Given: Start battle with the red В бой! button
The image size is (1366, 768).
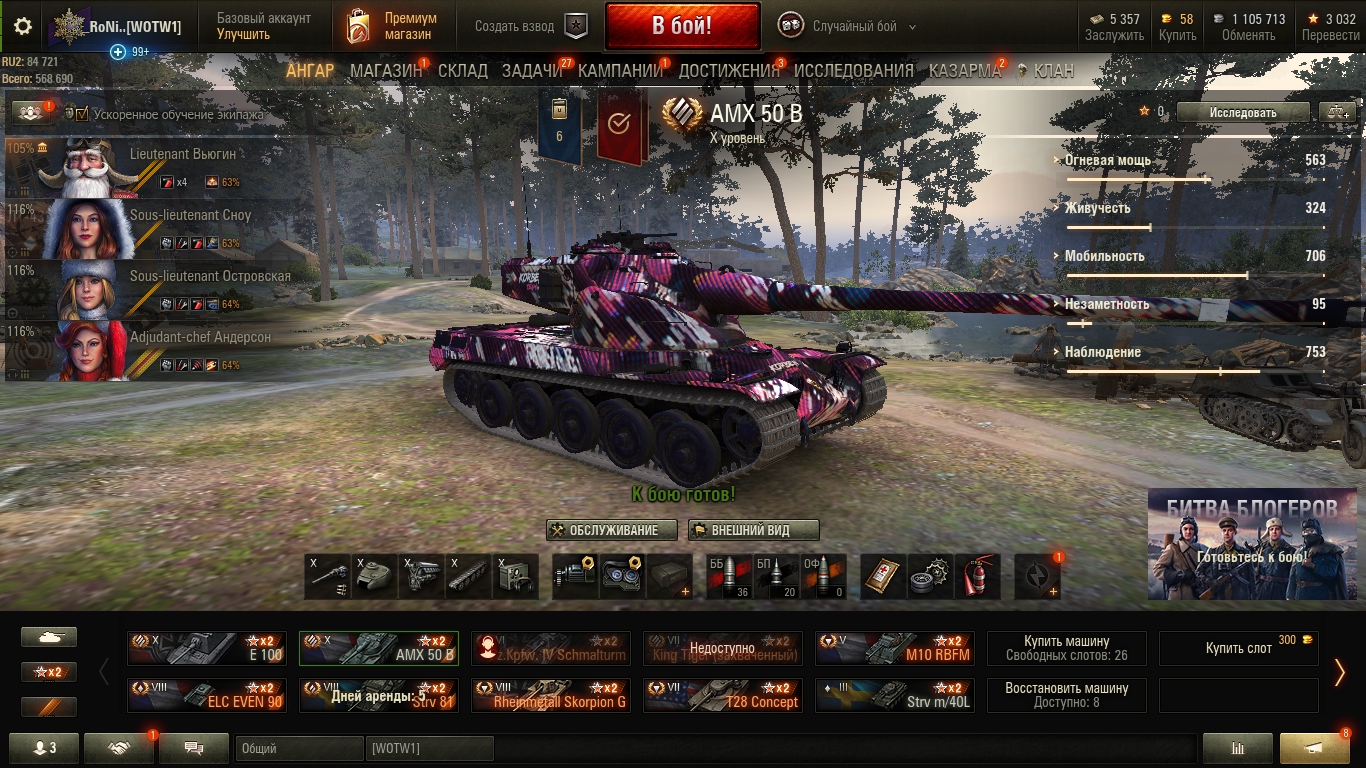Looking at the screenshot, I should pos(682,26).
